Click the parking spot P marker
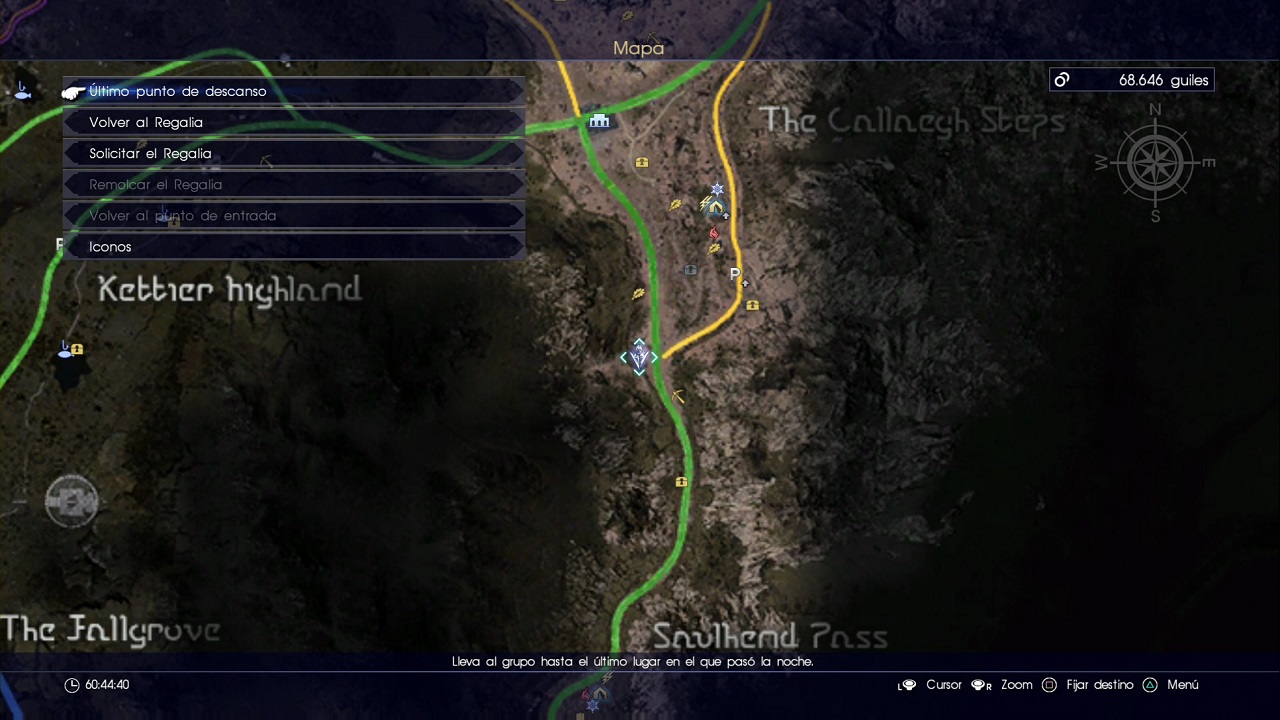The image size is (1280, 720). [x=735, y=274]
